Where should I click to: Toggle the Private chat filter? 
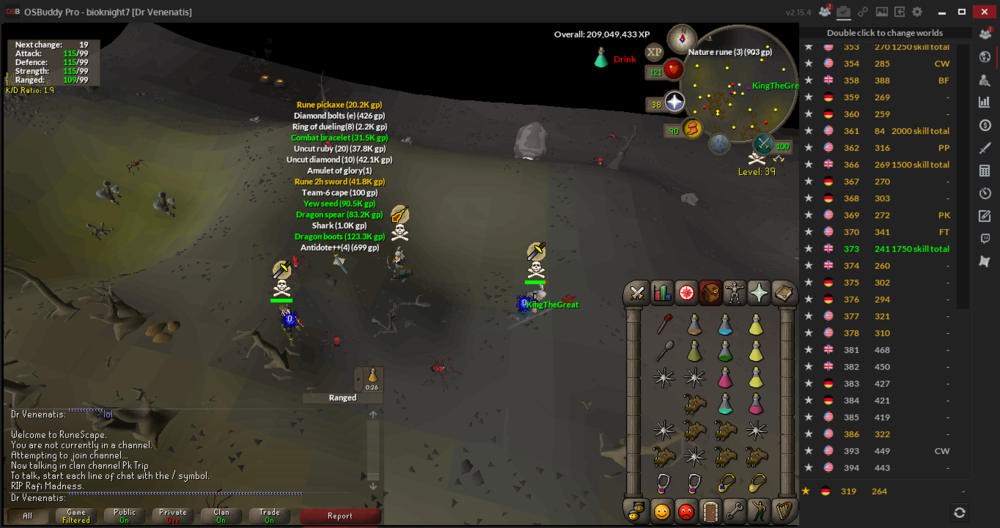172,516
